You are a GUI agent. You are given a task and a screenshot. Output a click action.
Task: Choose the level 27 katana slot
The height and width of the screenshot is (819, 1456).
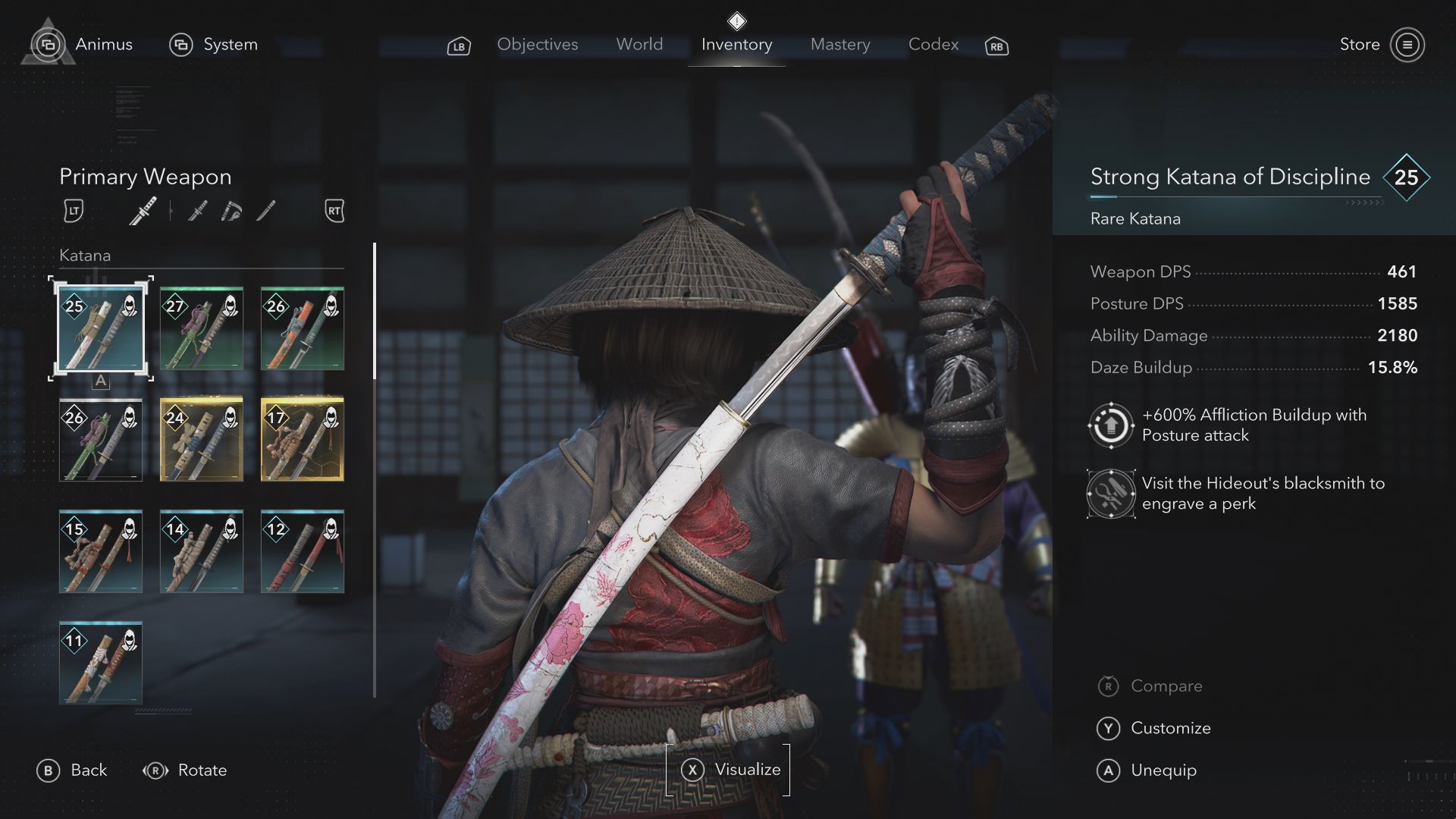(202, 328)
